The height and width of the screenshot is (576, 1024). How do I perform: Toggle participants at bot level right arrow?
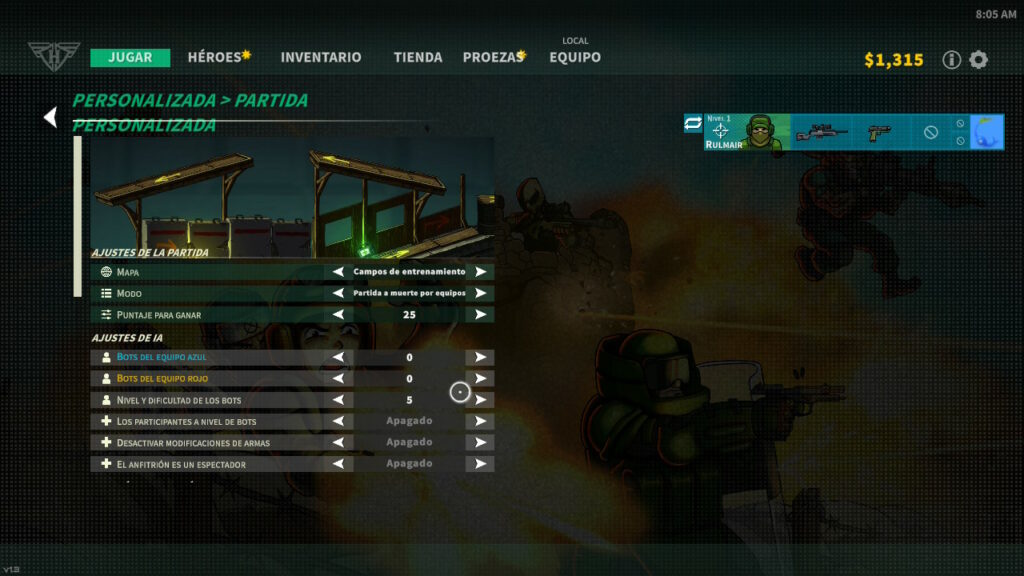click(480, 421)
